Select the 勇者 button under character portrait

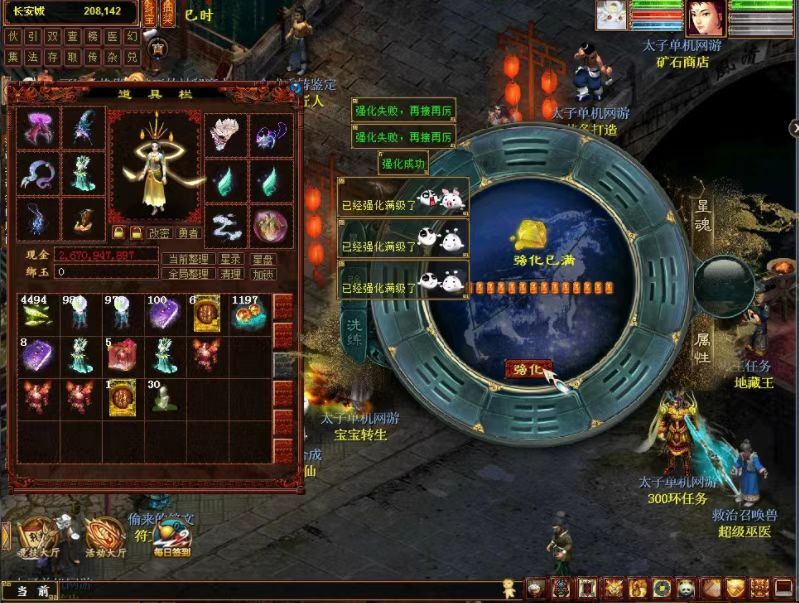(x=188, y=232)
